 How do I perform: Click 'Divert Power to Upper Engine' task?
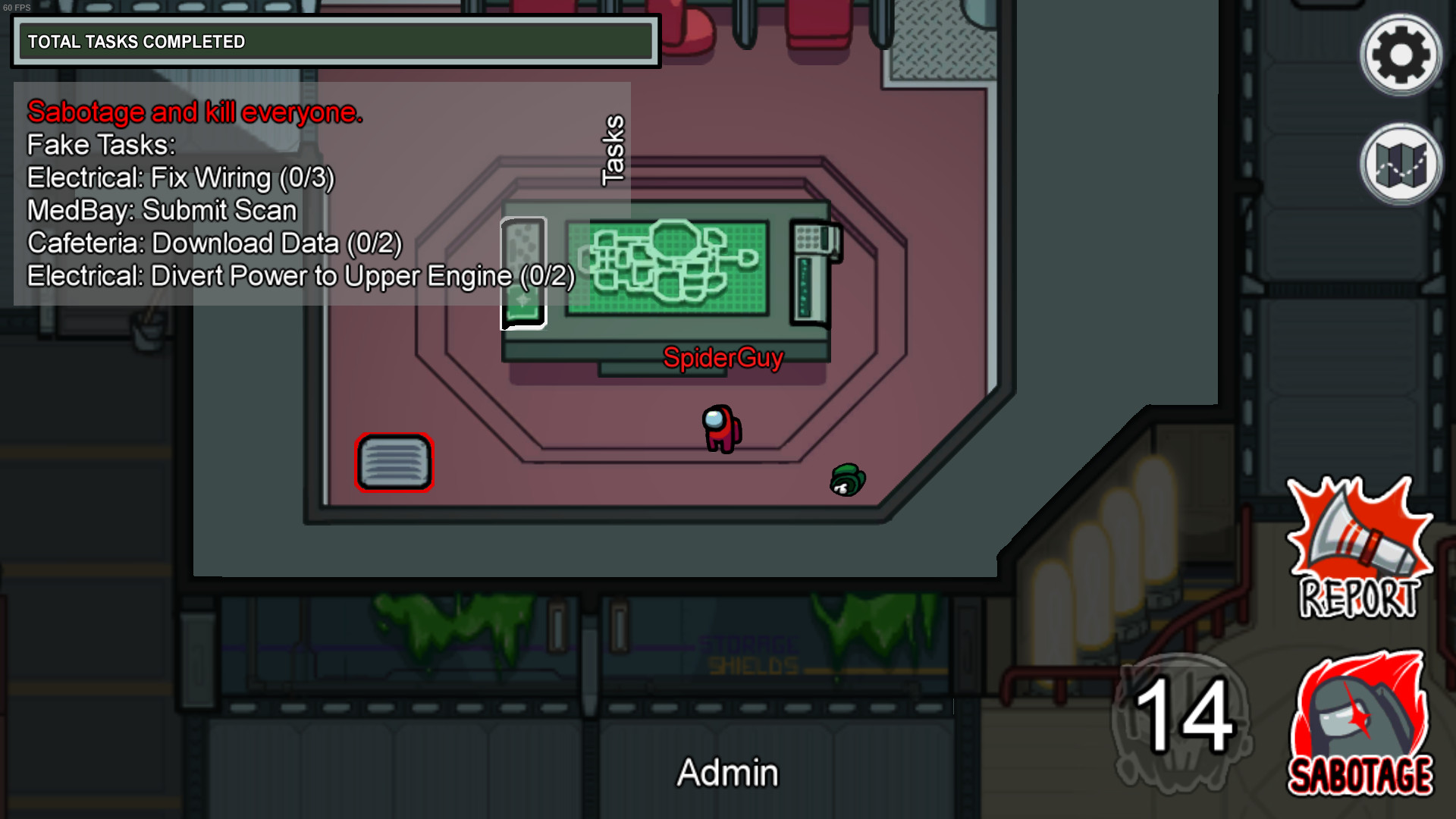[x=300, y=276]
